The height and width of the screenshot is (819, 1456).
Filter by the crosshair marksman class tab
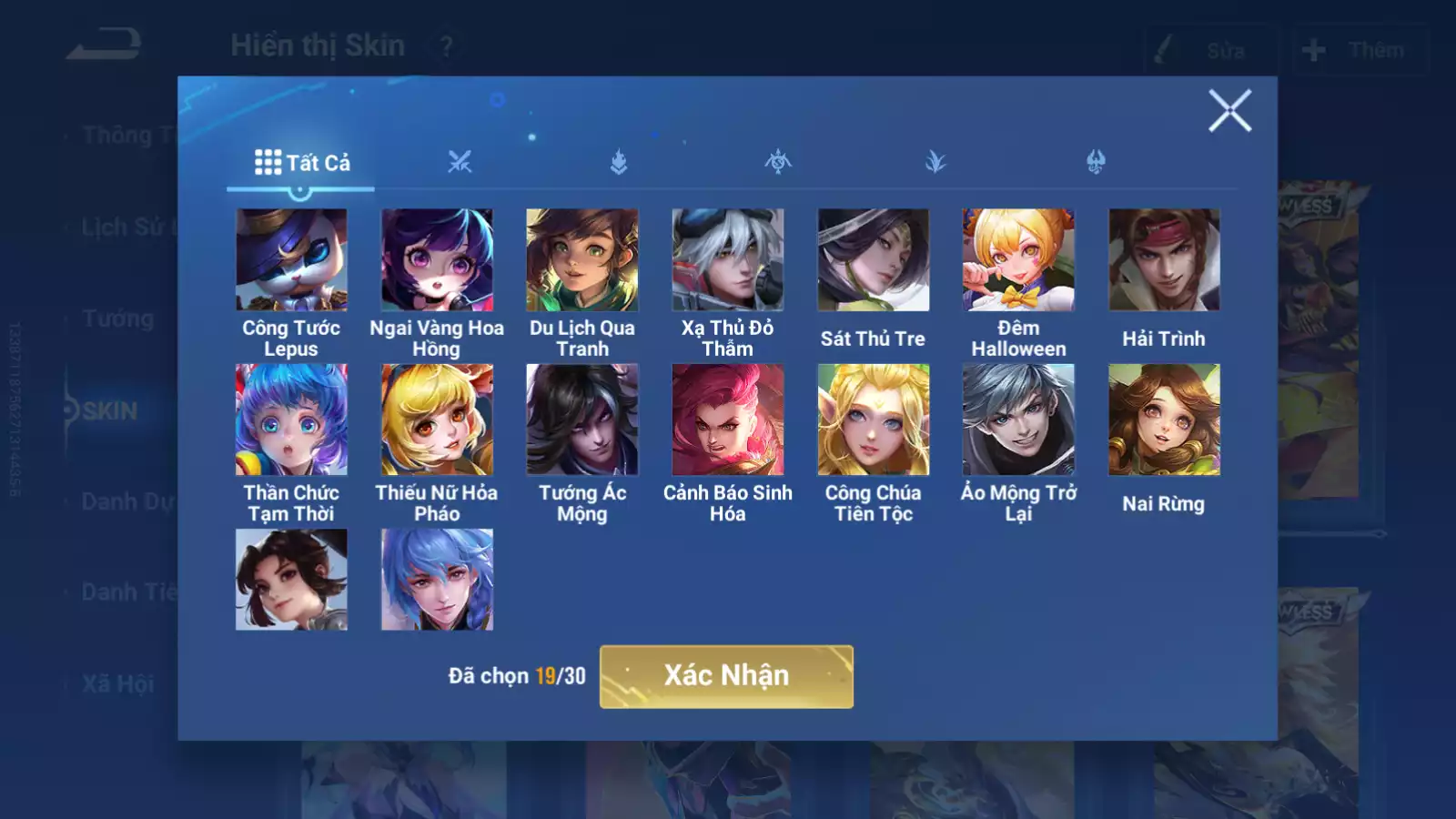click(778, 163)
